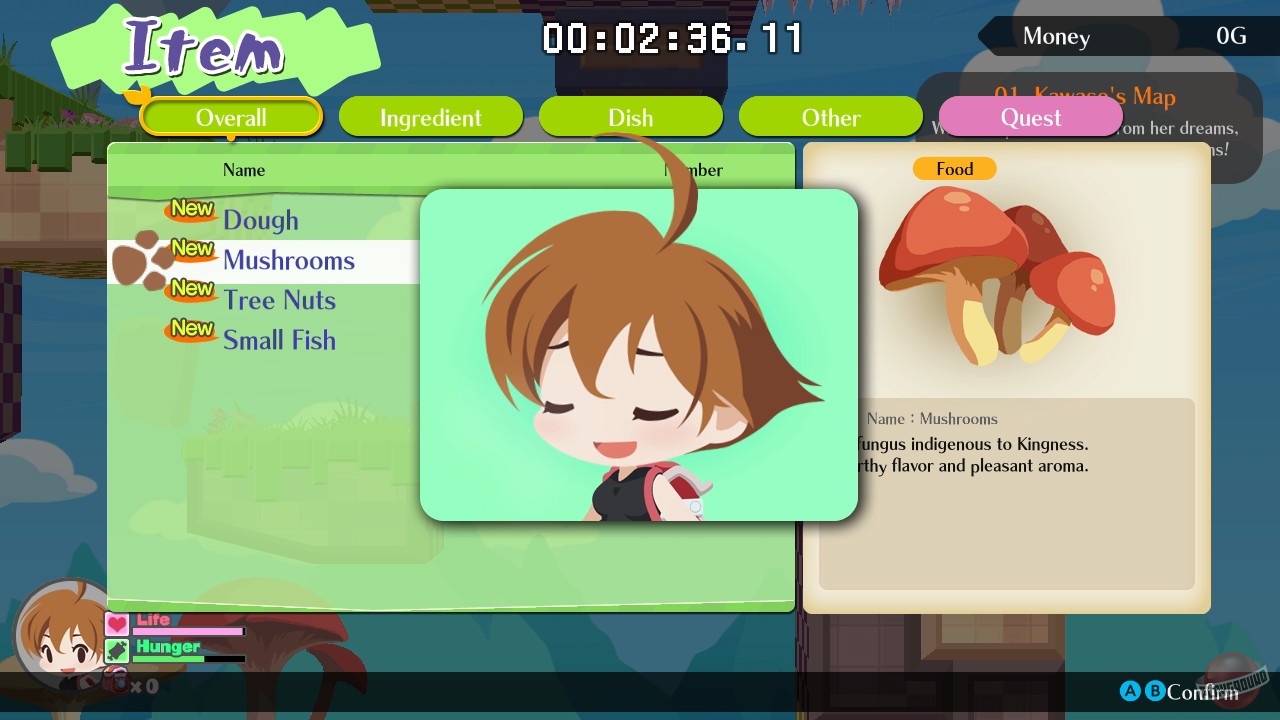The image size is (1280, 720).
Task: Open the Dish tab
Action: pyautogui.click(x=630, y=117)
